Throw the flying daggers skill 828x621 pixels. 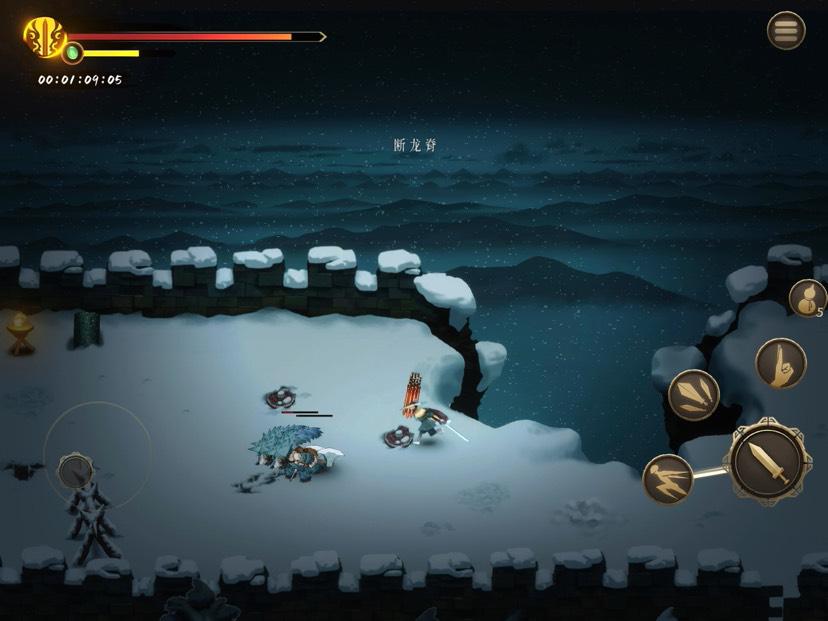pos(693,394)
